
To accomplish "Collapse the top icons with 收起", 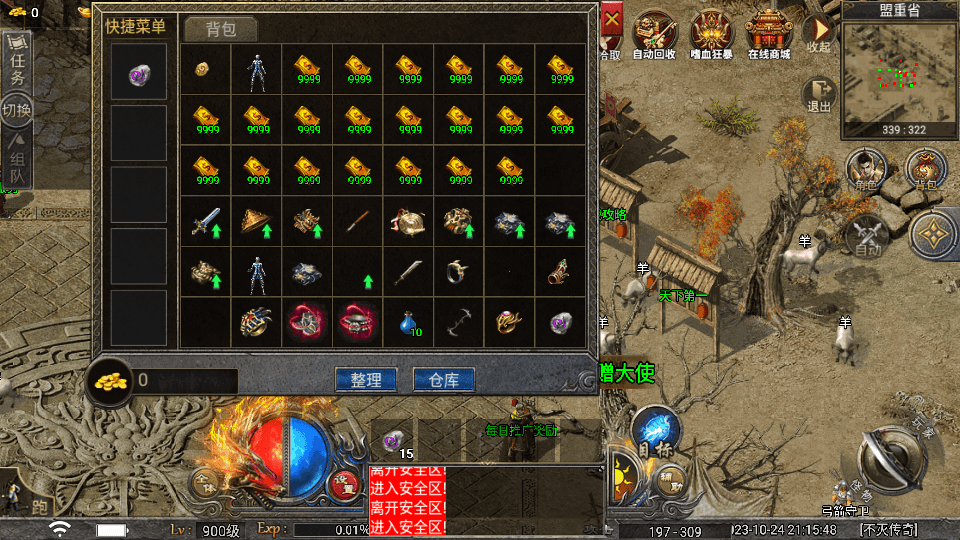I will click(x=819, y=33).
